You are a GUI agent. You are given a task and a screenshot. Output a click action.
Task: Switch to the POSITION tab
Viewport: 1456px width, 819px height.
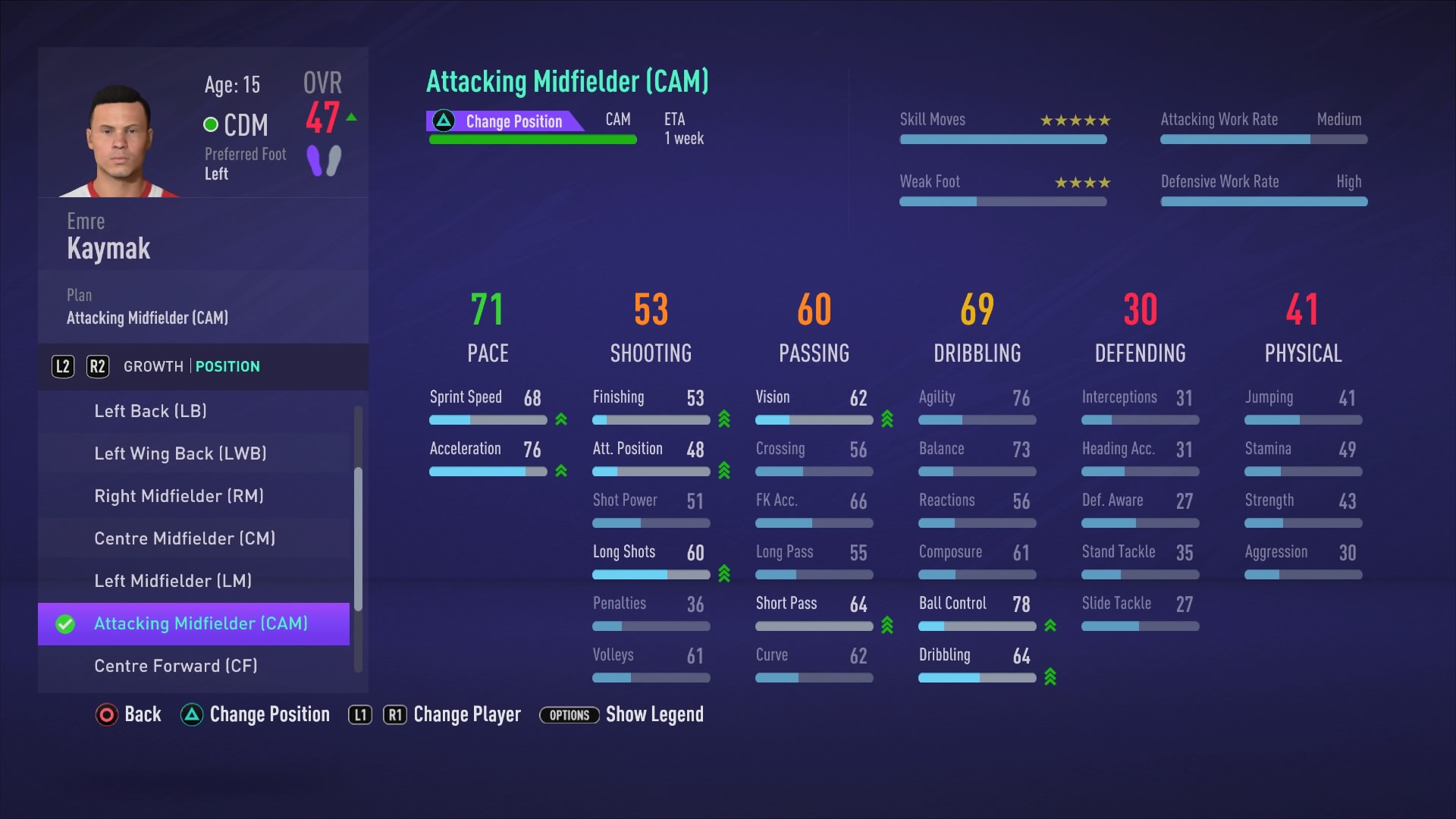pyautogui.click(x=227, y=366)
